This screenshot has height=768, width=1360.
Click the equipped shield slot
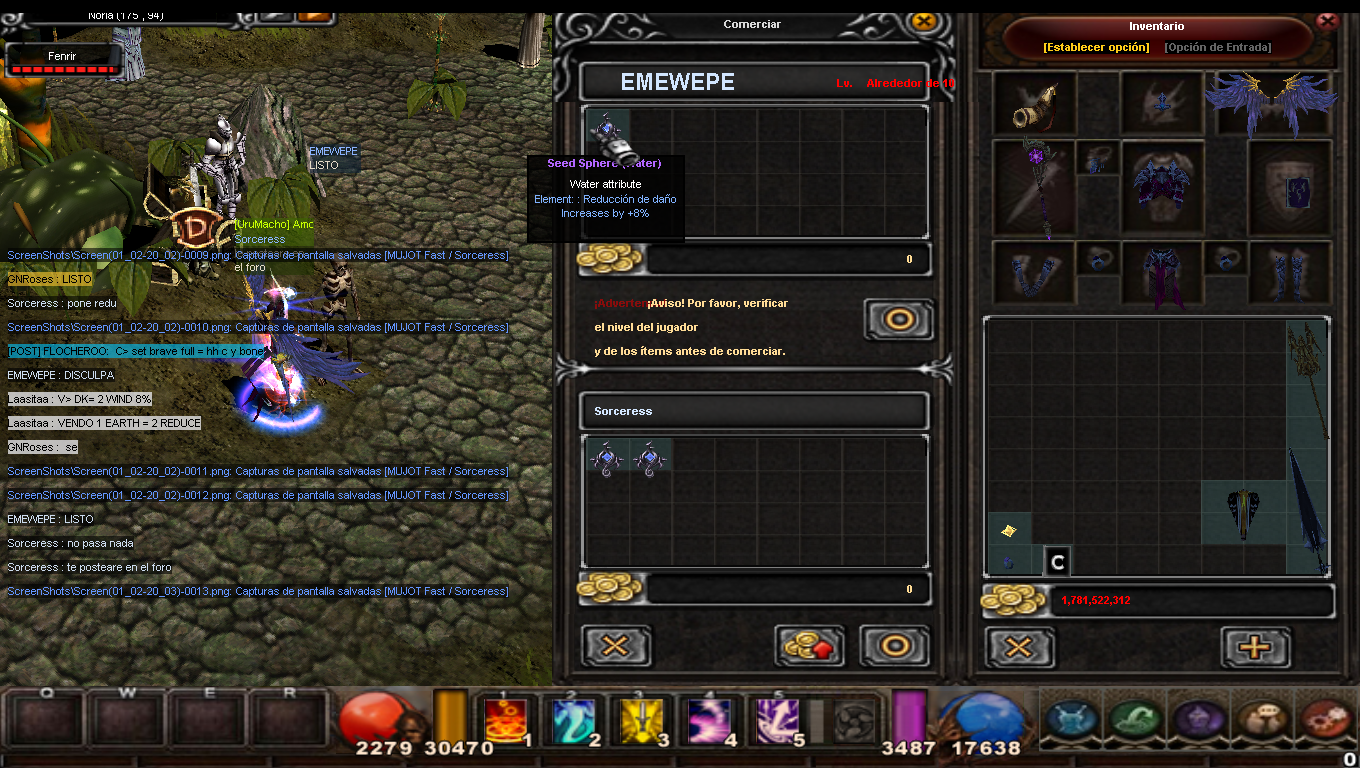1289,187
